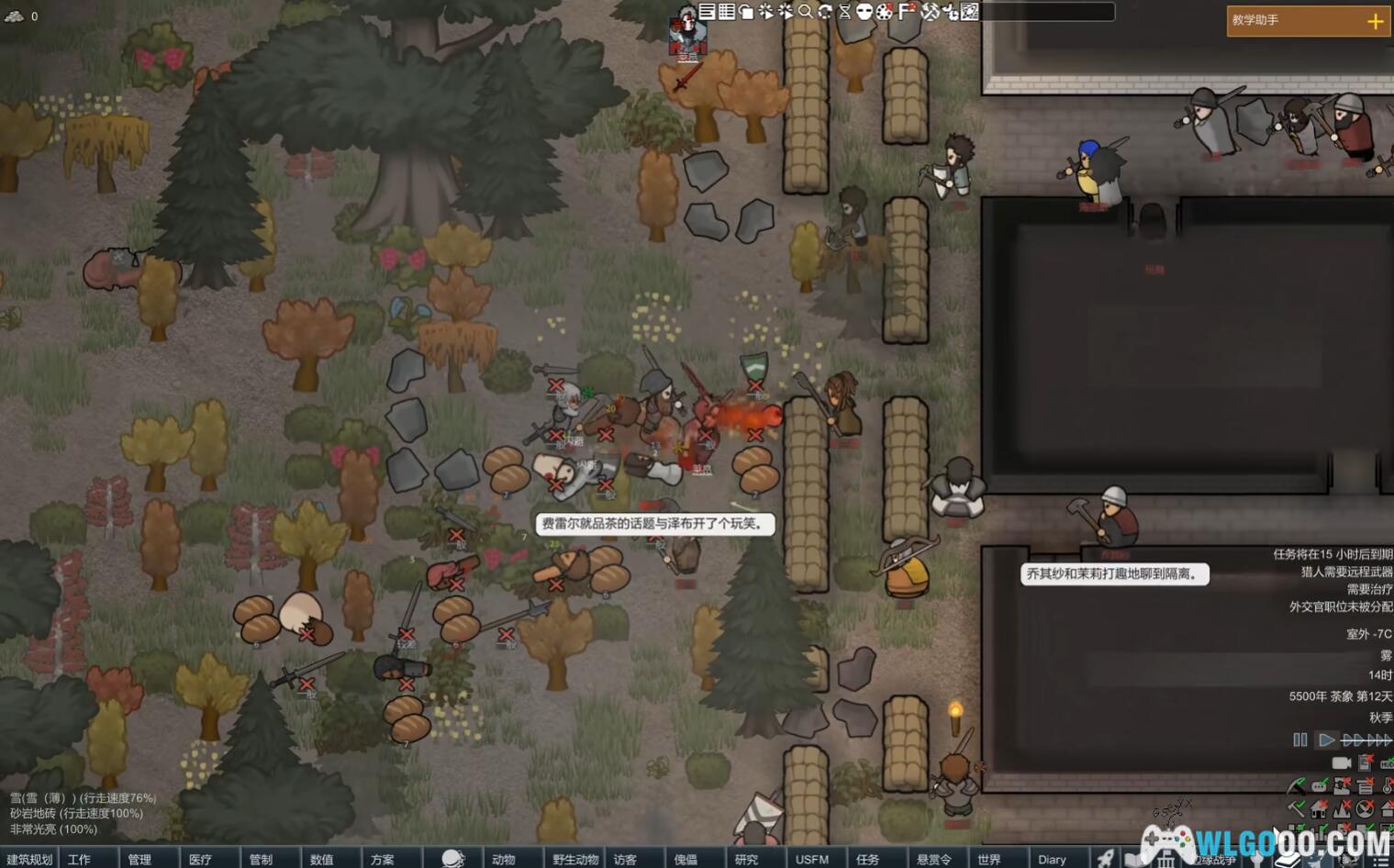Screen dimensions: 1394x868
Task: Open the 数值 stats tab
Action: (321, 859)
